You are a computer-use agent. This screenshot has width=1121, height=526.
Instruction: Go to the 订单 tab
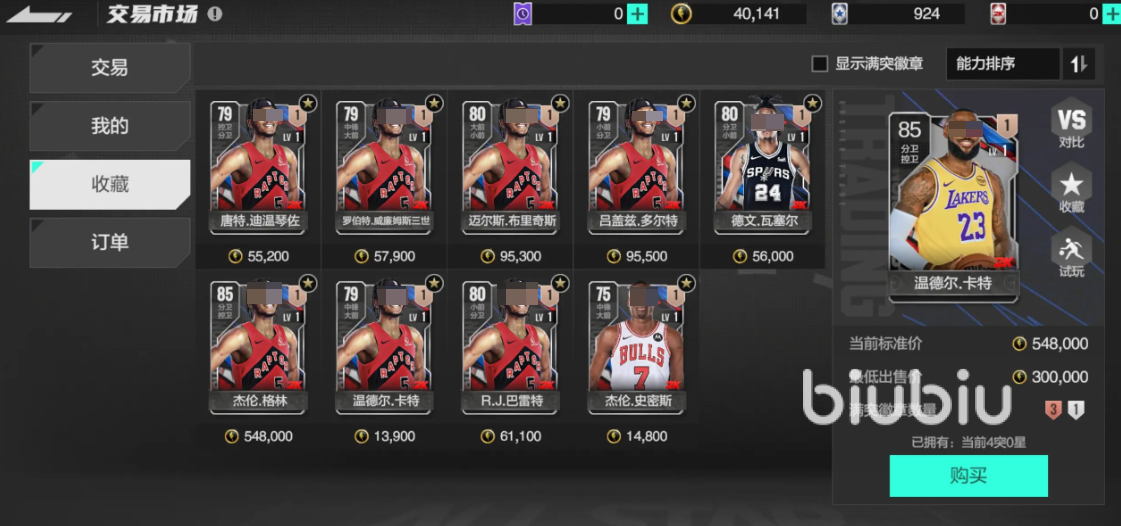coord(110,242)
